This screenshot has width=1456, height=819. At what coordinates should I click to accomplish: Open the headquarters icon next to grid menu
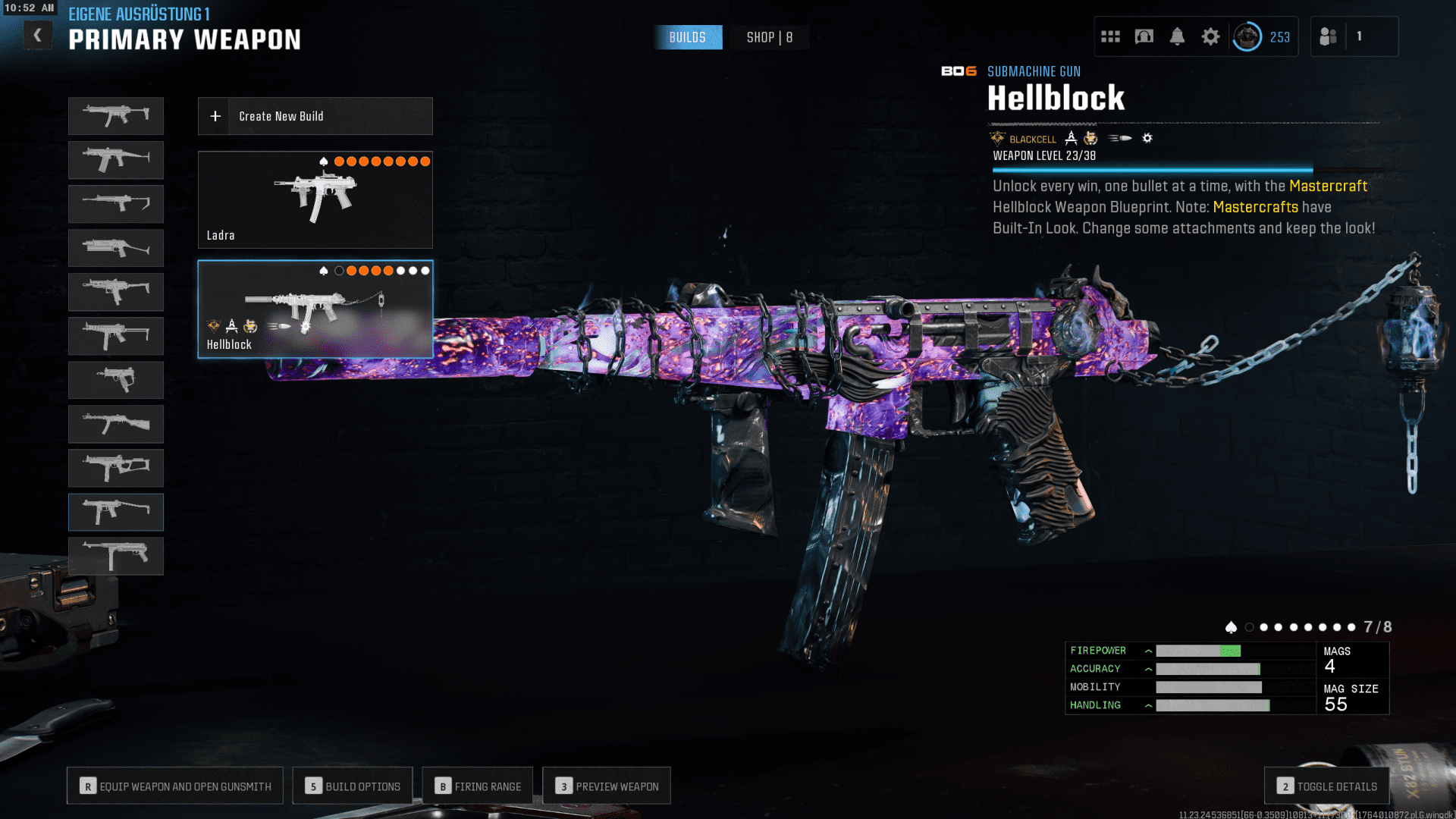pos(1144,36)
